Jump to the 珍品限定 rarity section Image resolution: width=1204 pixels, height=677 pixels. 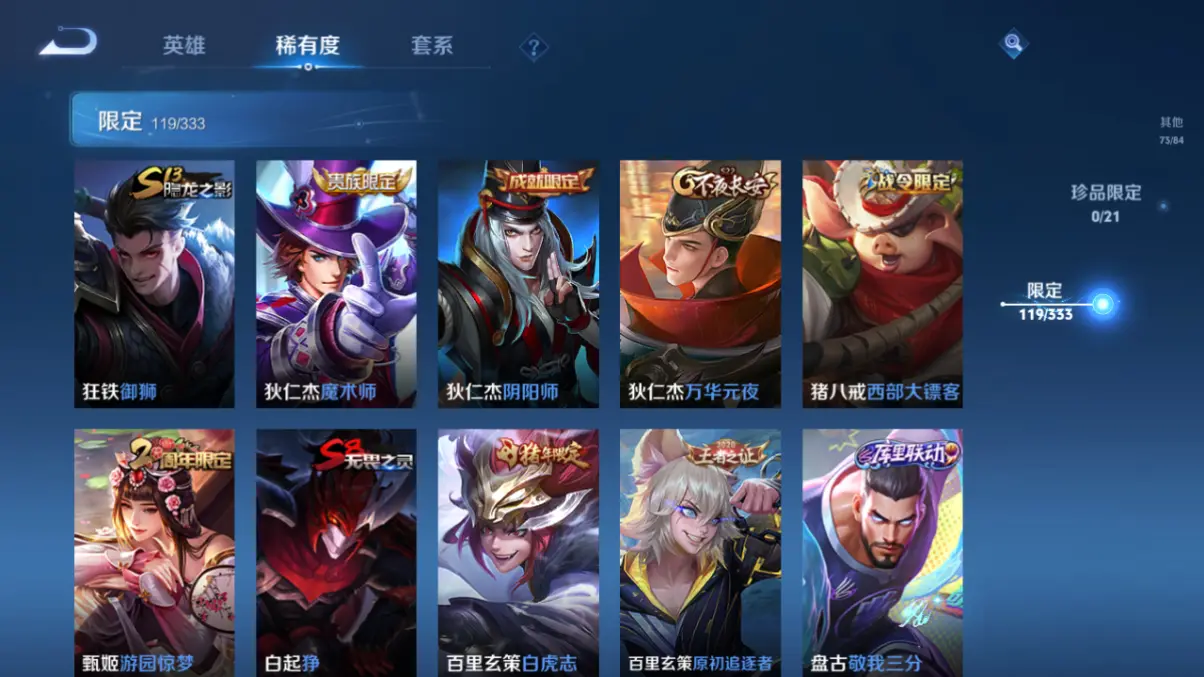click(x=1105, y=201)
